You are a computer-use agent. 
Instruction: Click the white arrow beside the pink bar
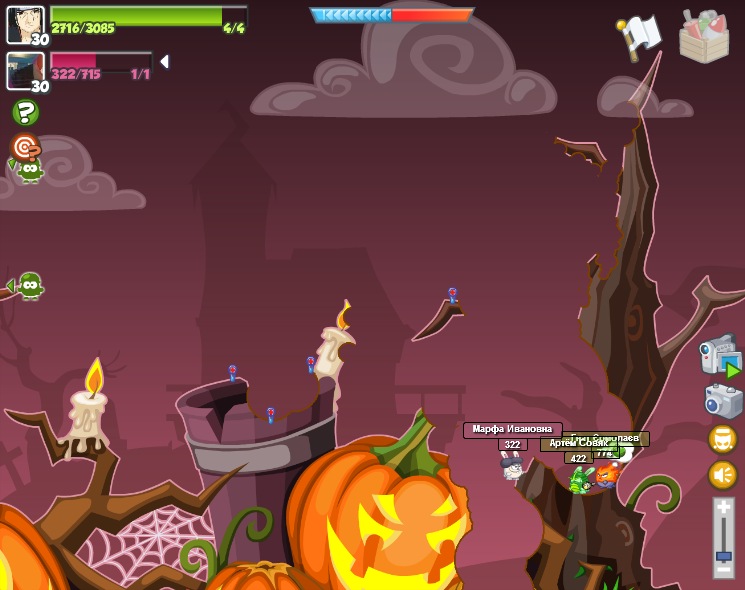coord(164,62)
